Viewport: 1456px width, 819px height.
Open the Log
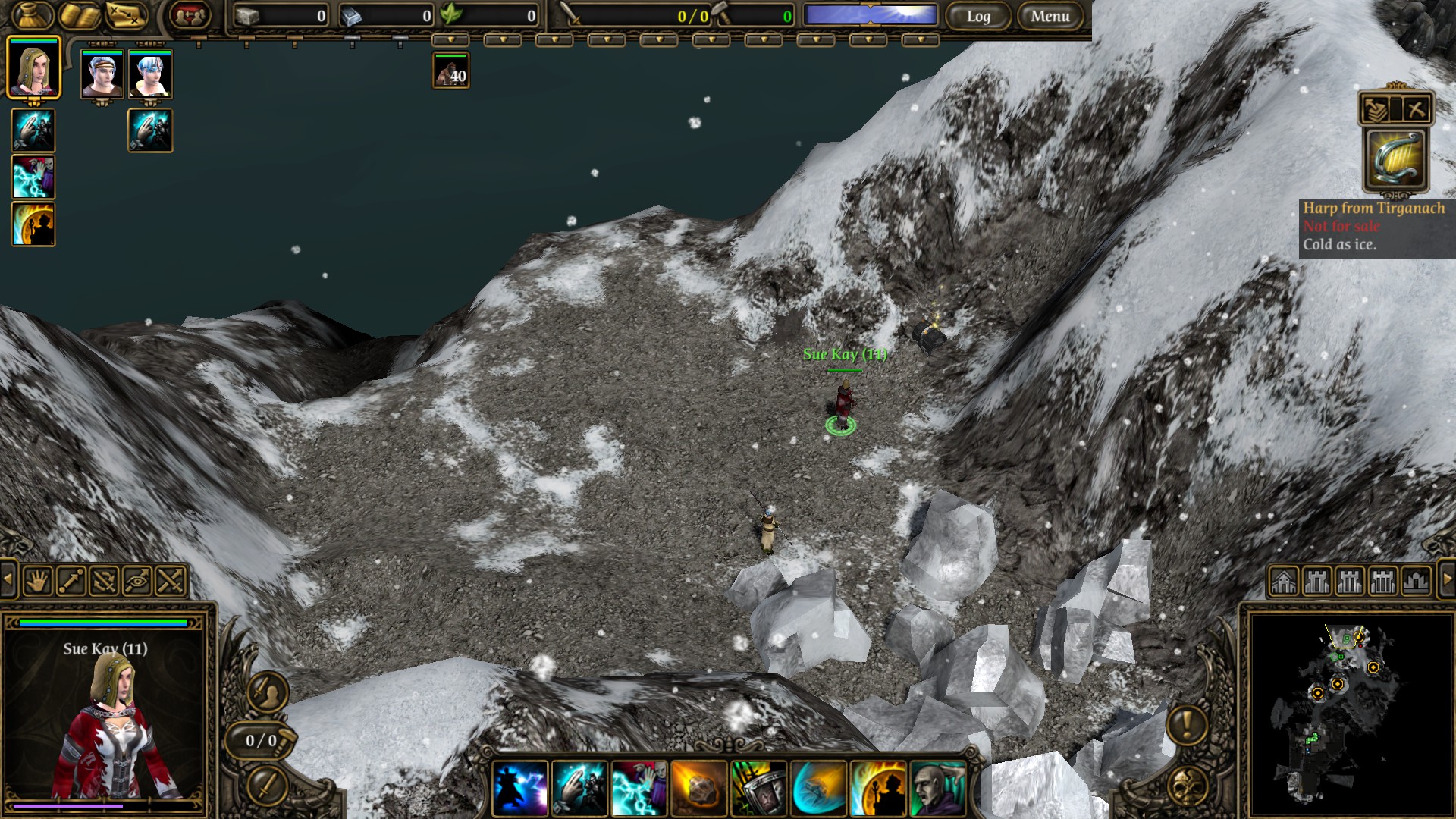click(978, 16)
